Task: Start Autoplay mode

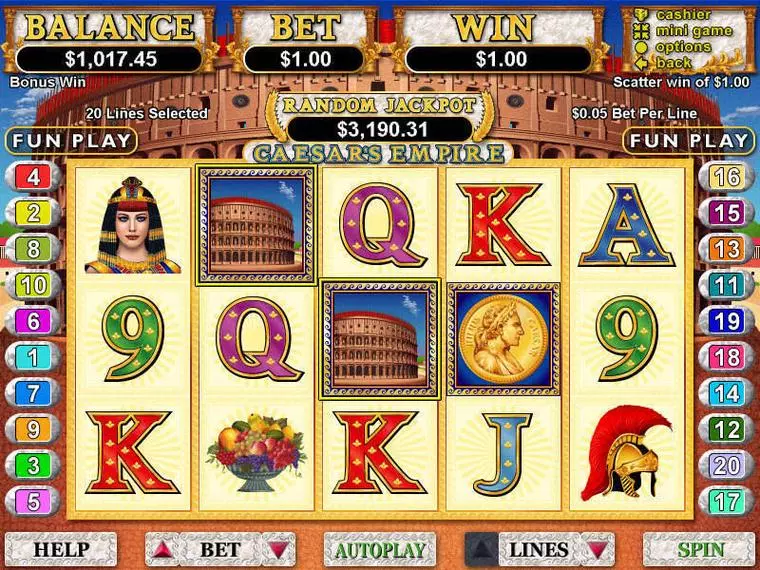Action: tap(379, 549)
